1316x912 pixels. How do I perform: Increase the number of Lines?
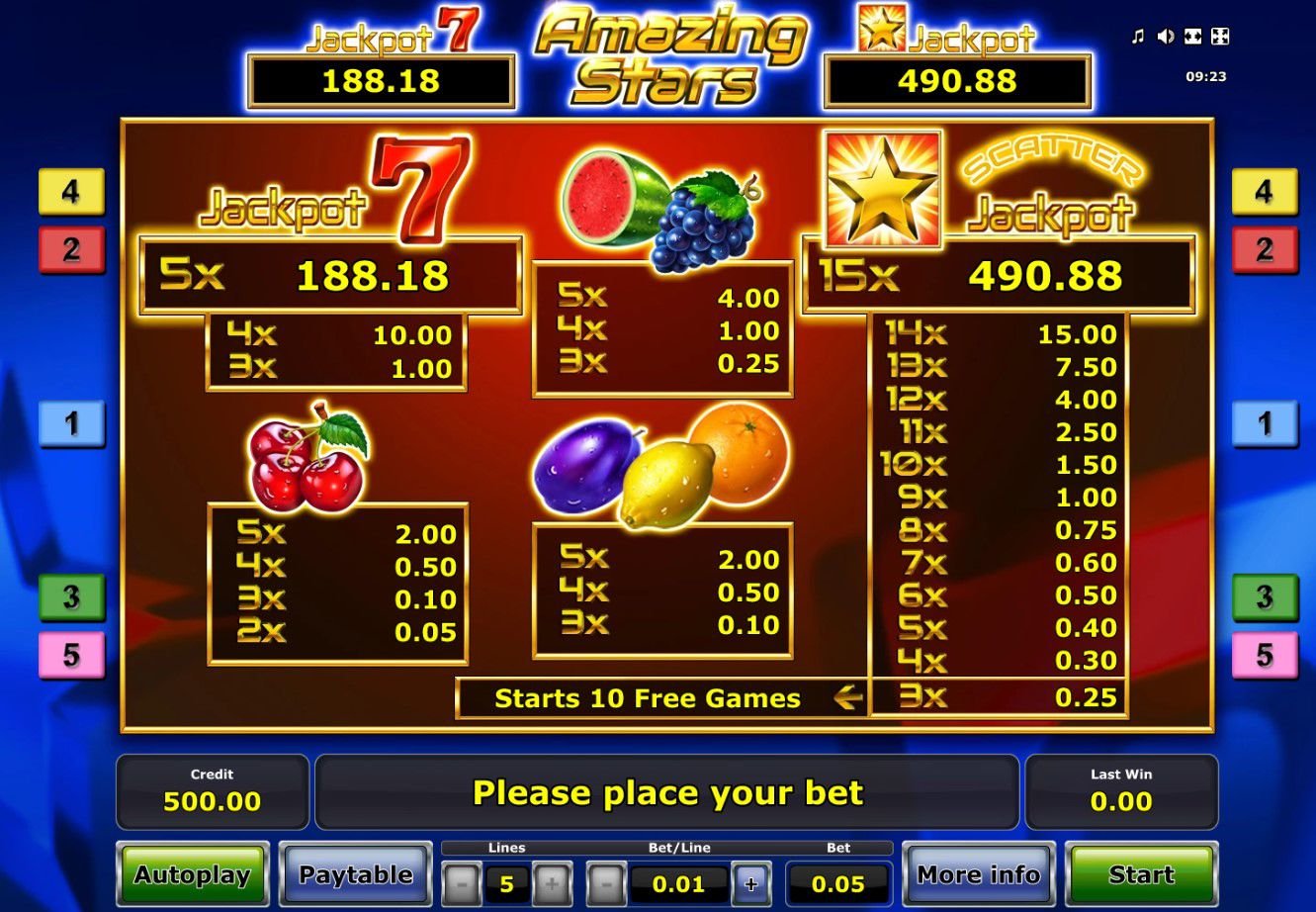click(552, 883)
